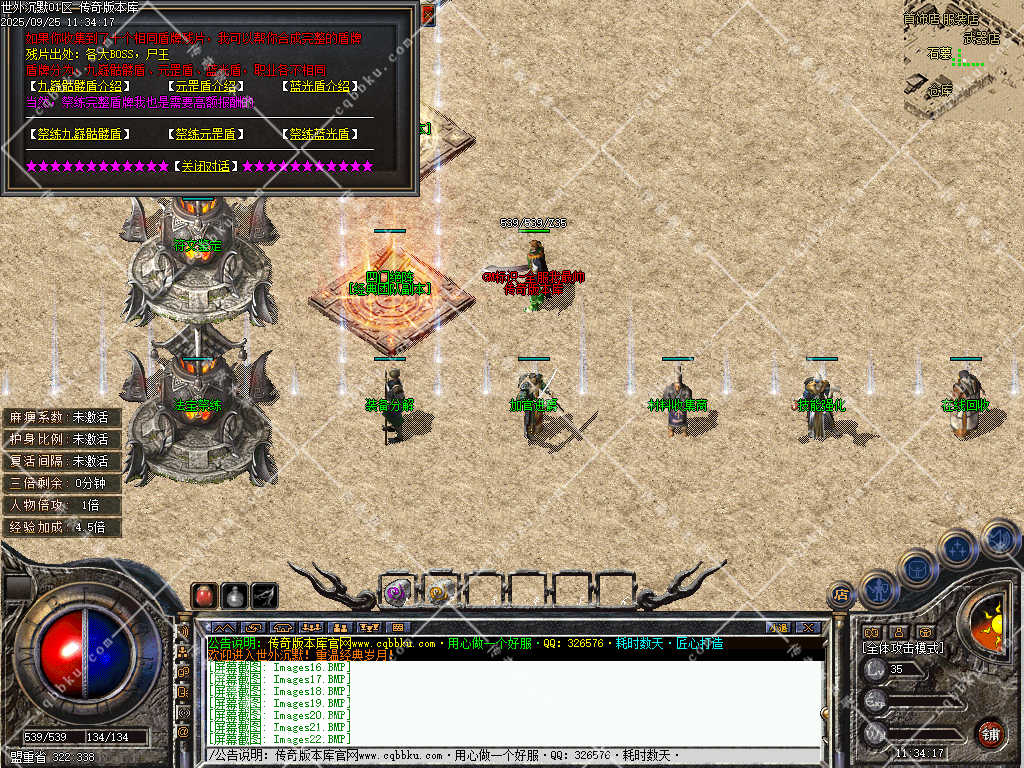Choose 祭练九霄骷髅盾 option
This screenshot has width=1024, height=768.
pyautogui.click(x=79, y=133)
